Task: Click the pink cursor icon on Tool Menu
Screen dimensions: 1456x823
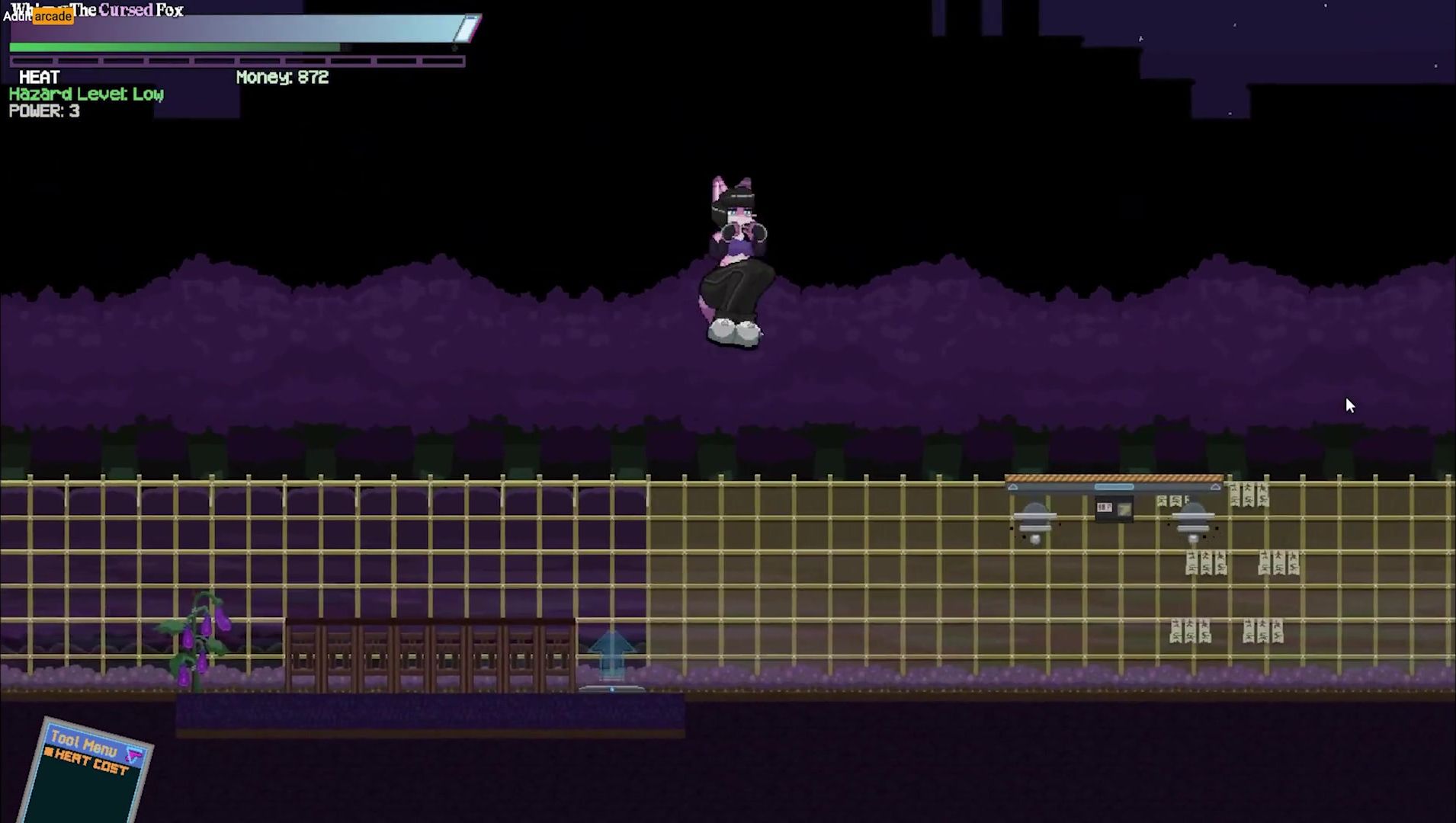Action: click(x=135, y=755)
